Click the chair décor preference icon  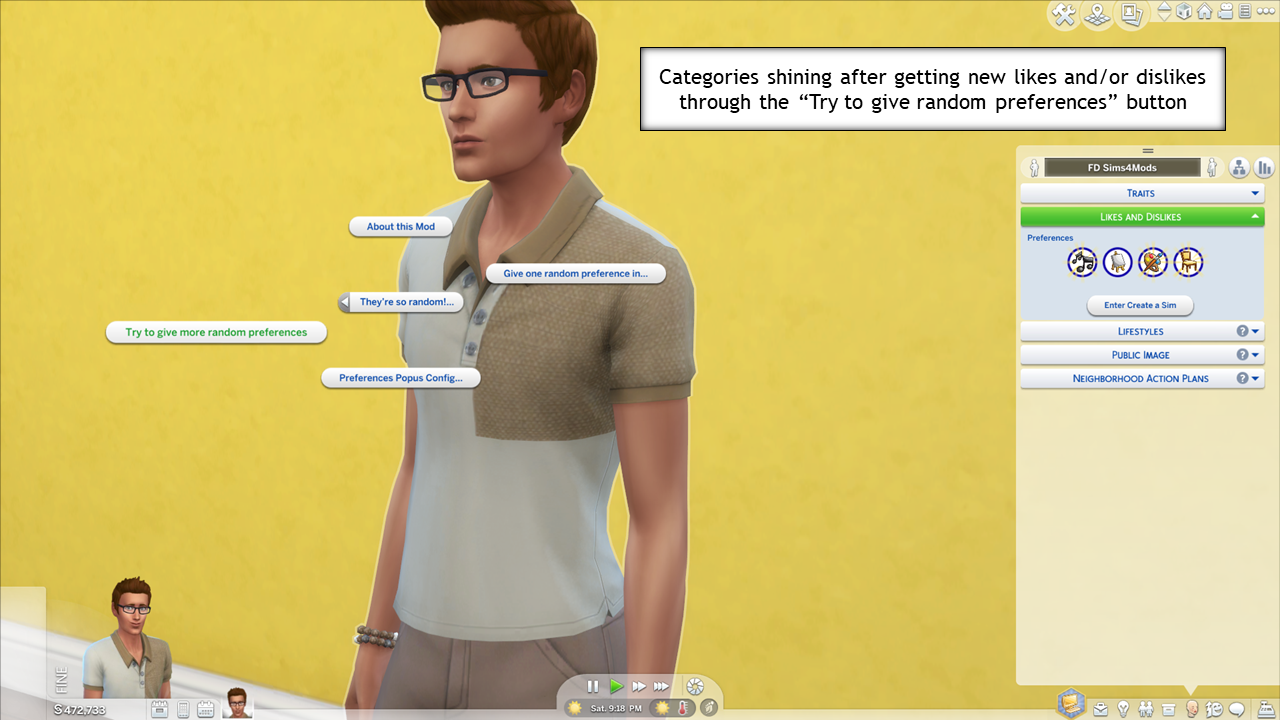point(1189,261)
